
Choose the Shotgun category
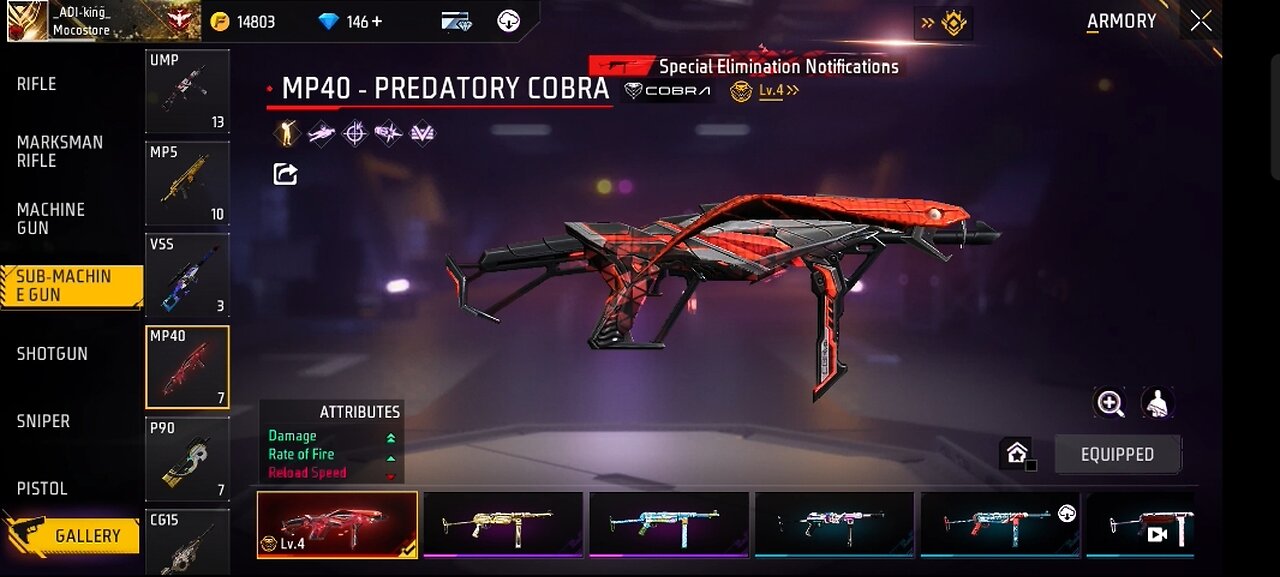tap(52, 353)
